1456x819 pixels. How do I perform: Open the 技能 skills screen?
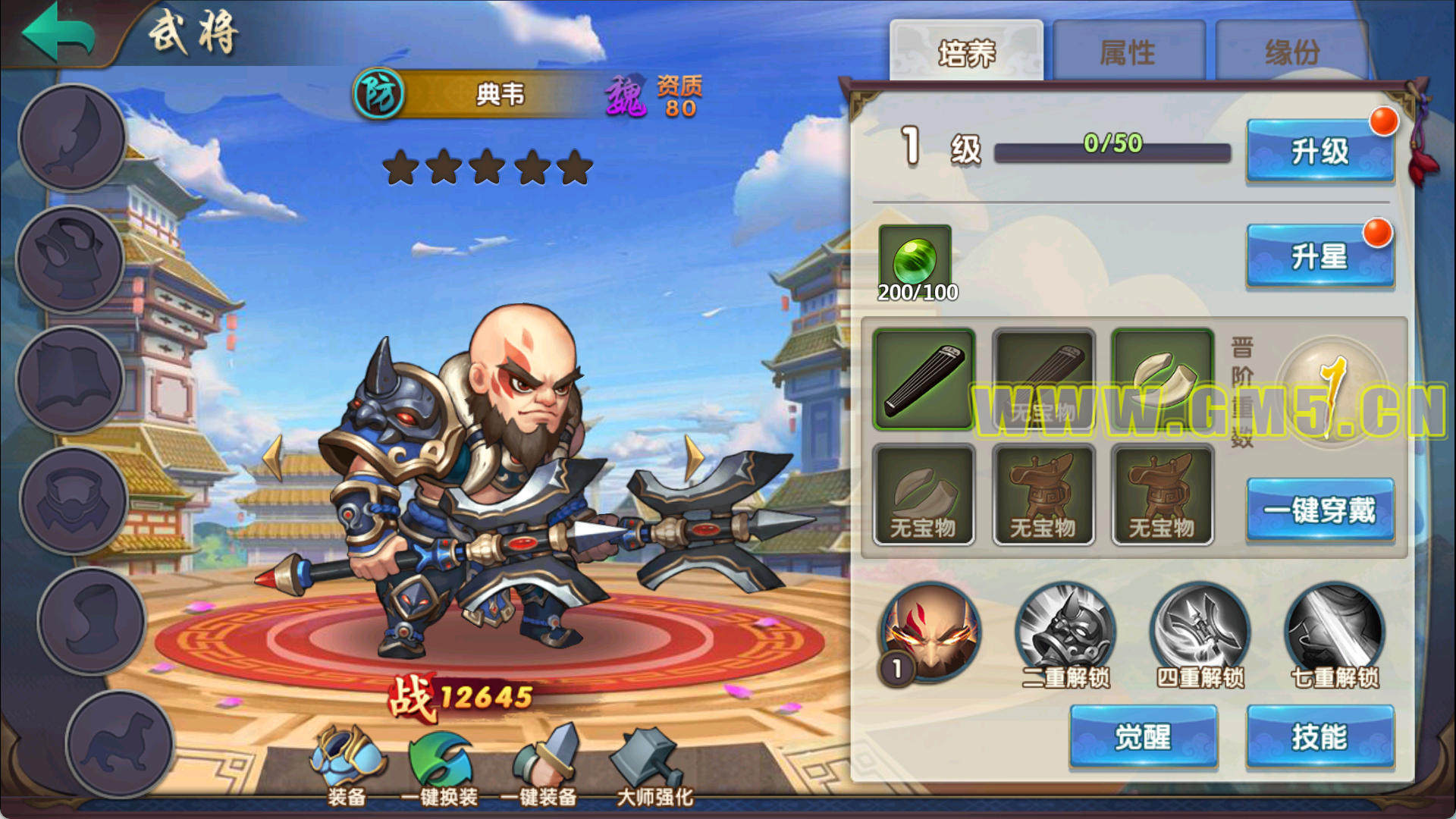(1319, 736)
